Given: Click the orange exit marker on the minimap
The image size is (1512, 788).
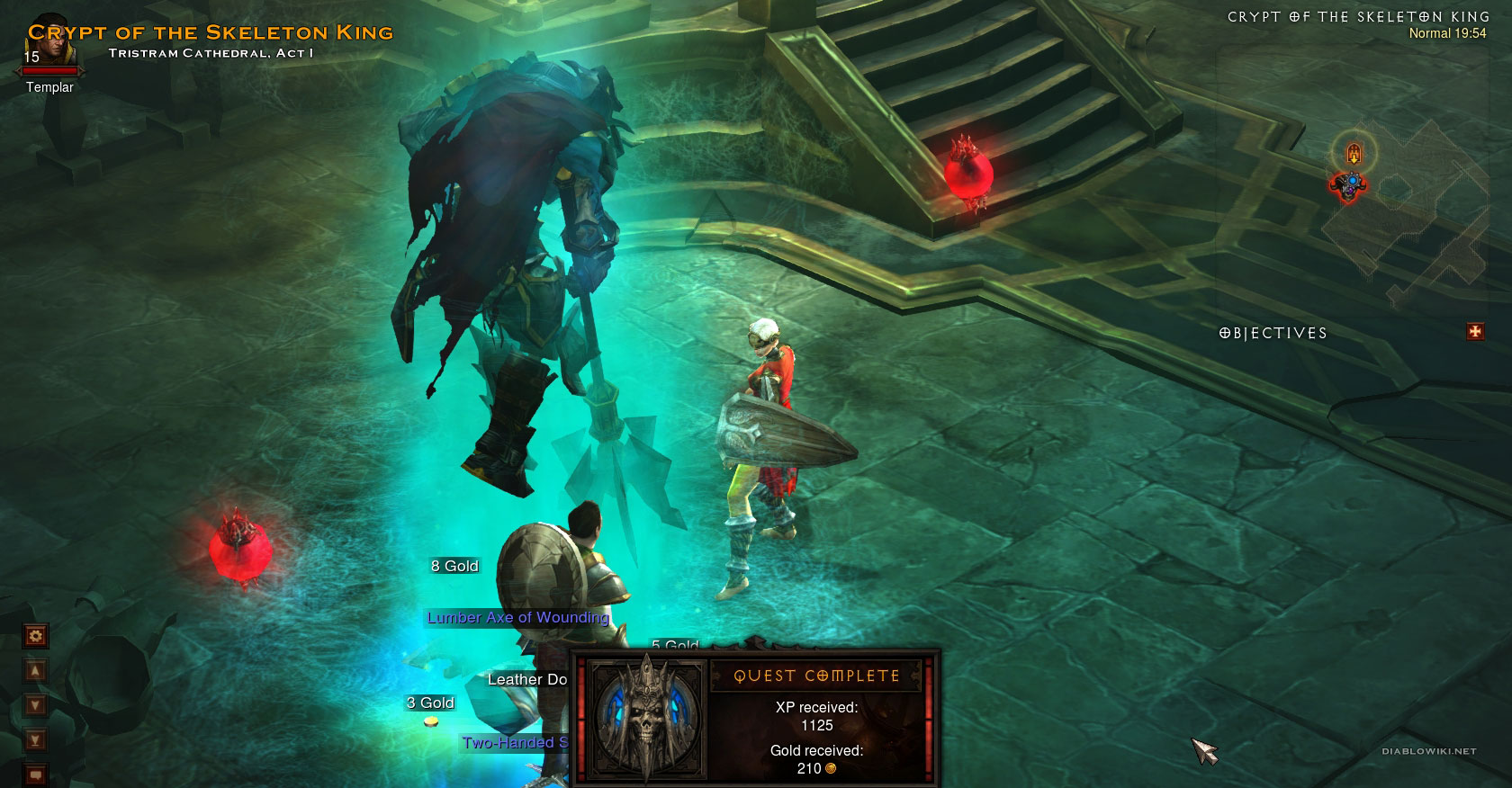Looking at the screenshot, I should tap(1353, 155).
